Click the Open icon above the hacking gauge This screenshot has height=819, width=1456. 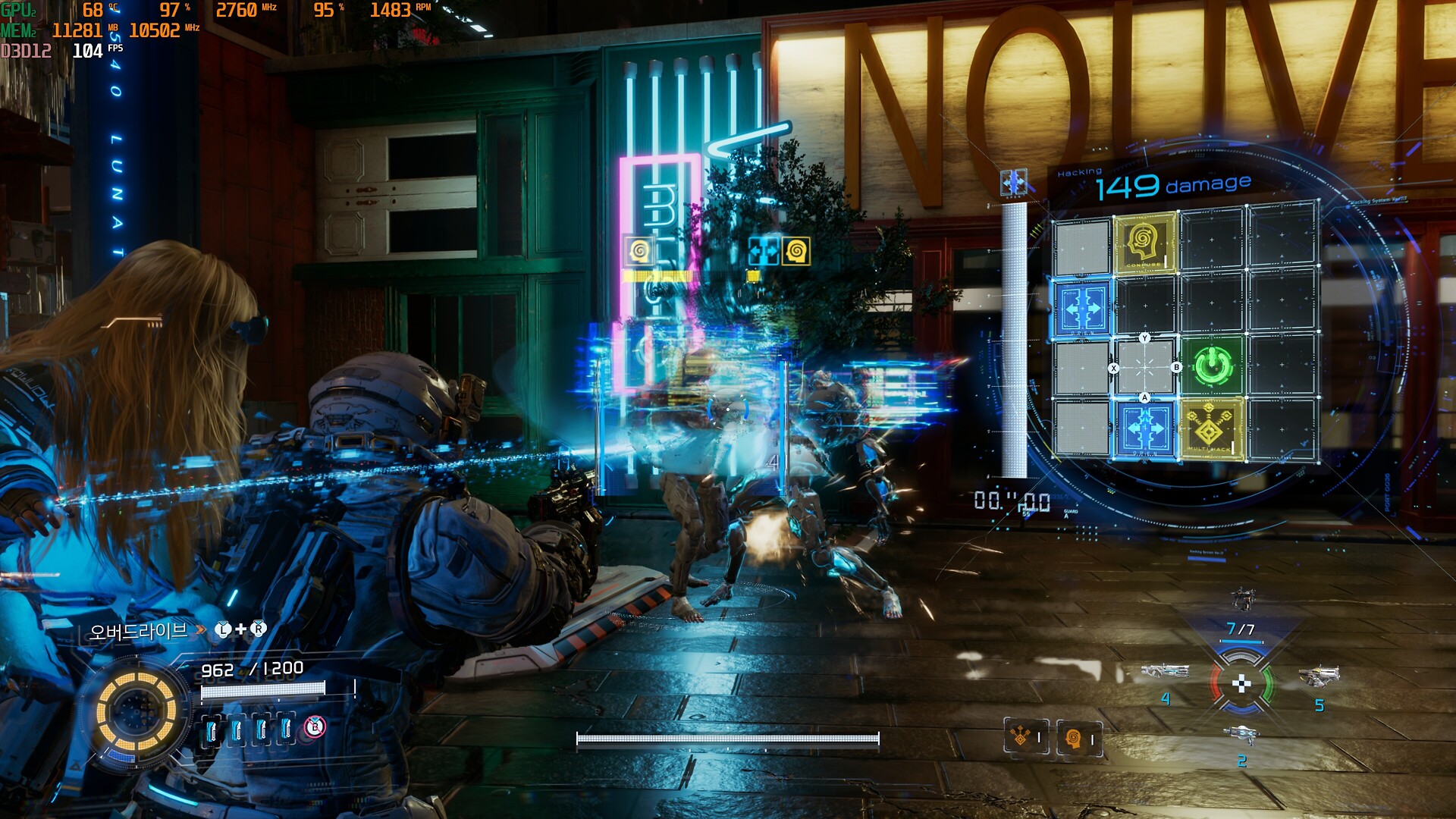[x=1014, y=183]
